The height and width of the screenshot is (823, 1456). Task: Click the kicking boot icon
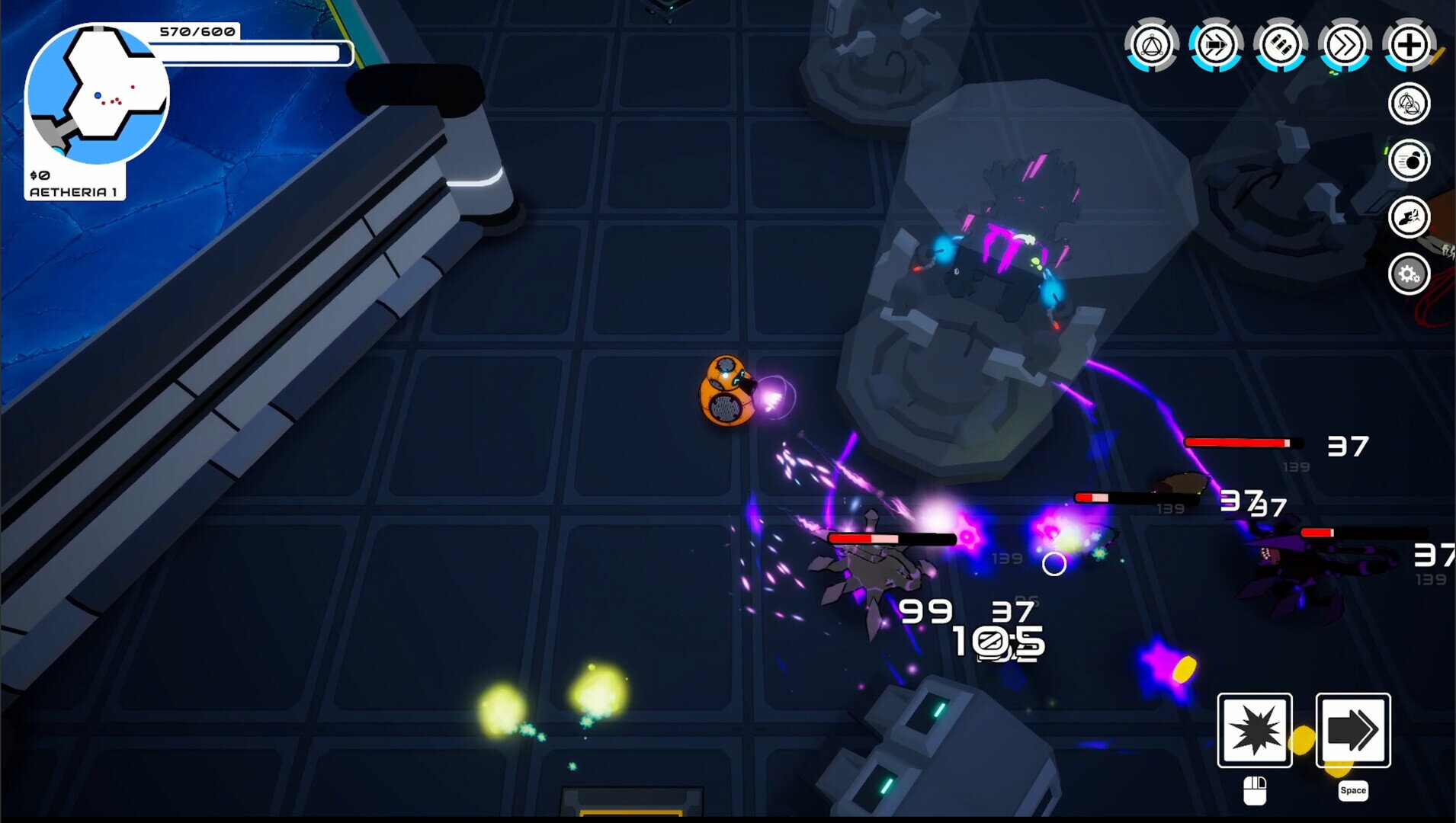tap(1409, 218)
